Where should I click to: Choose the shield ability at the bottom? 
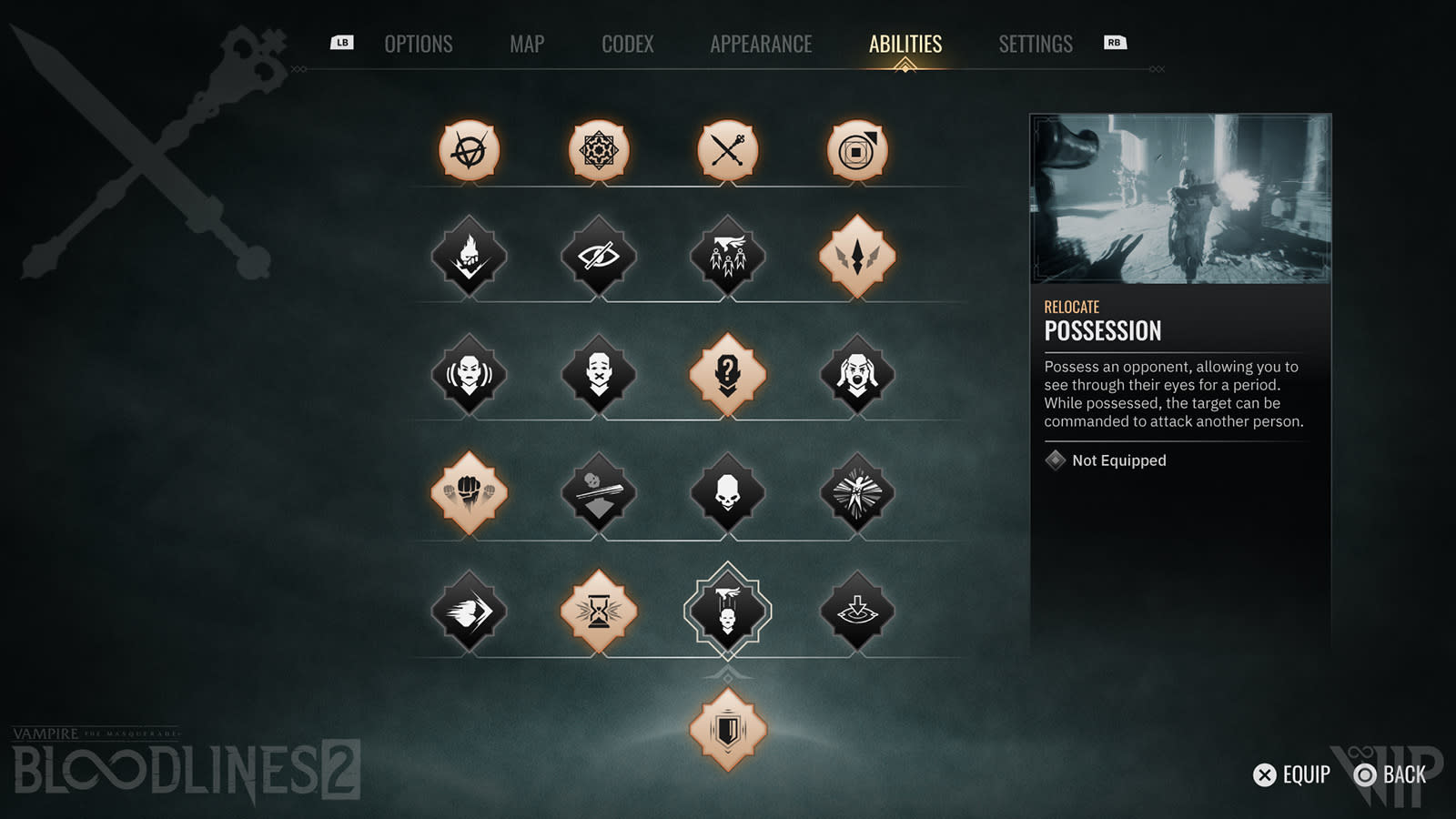tap(728, 729)
